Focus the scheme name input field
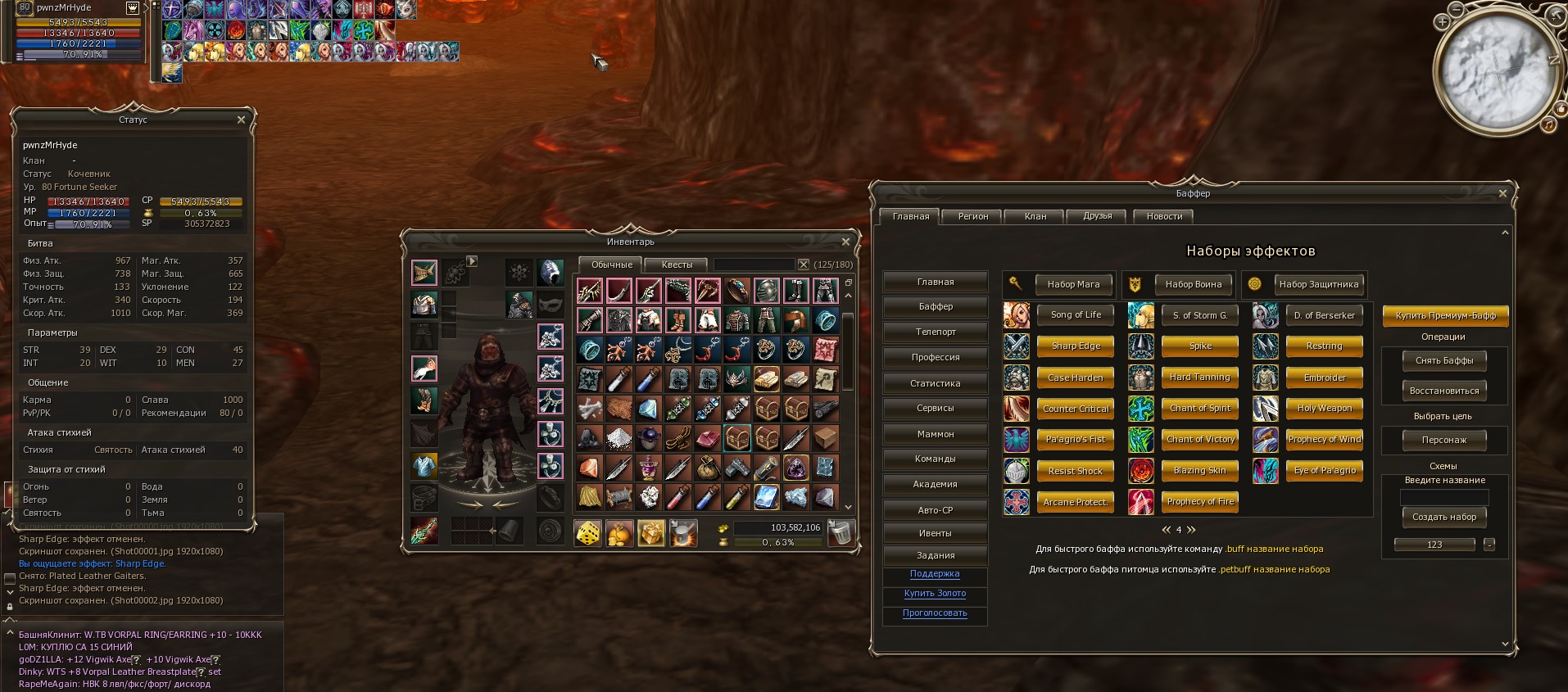 click(x=1444, y=497)
